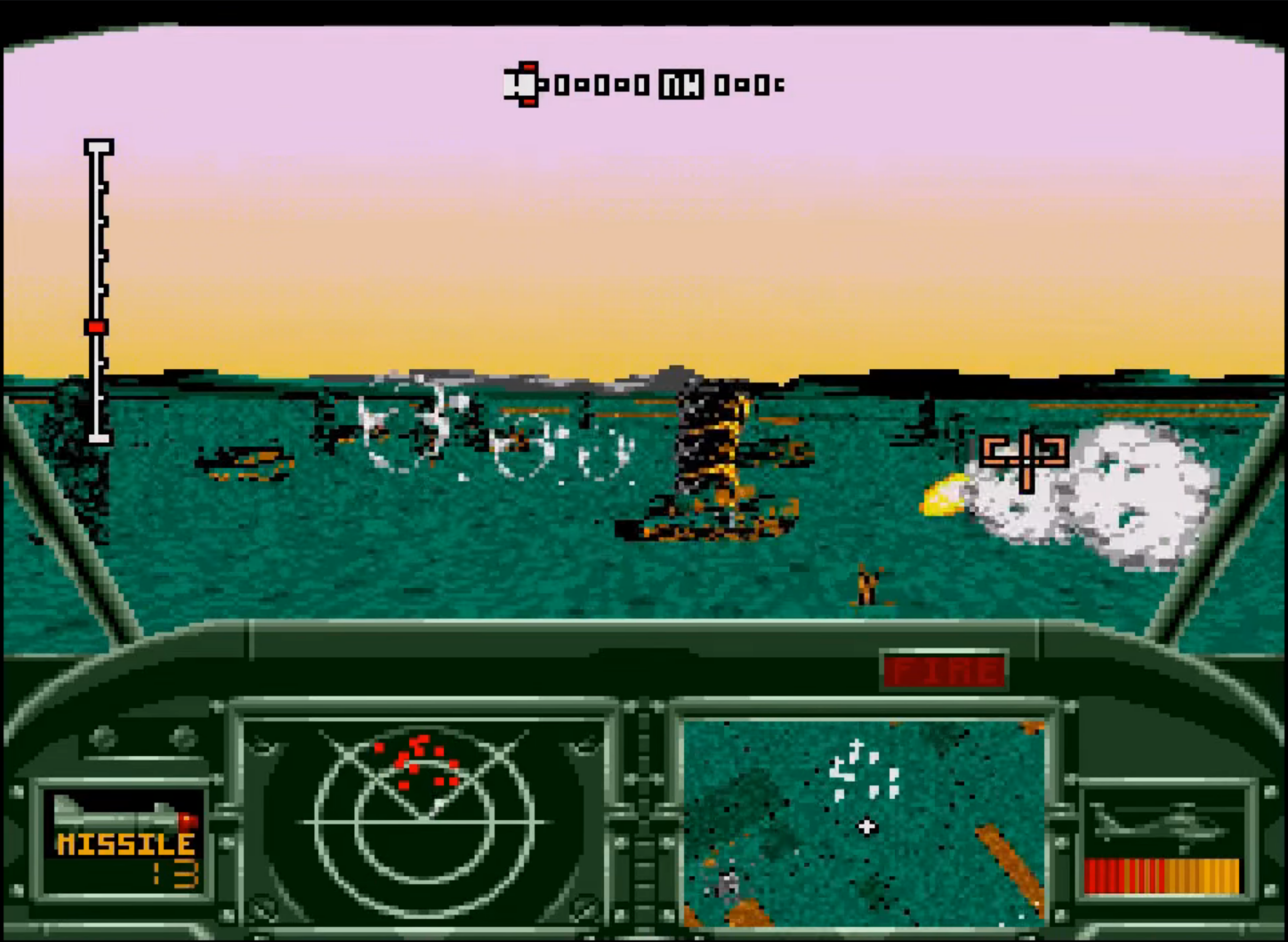Viewport: 1288px width, 942px height.
Task: Click the targeting crosshair reticle
Action: coord(1025,461)
